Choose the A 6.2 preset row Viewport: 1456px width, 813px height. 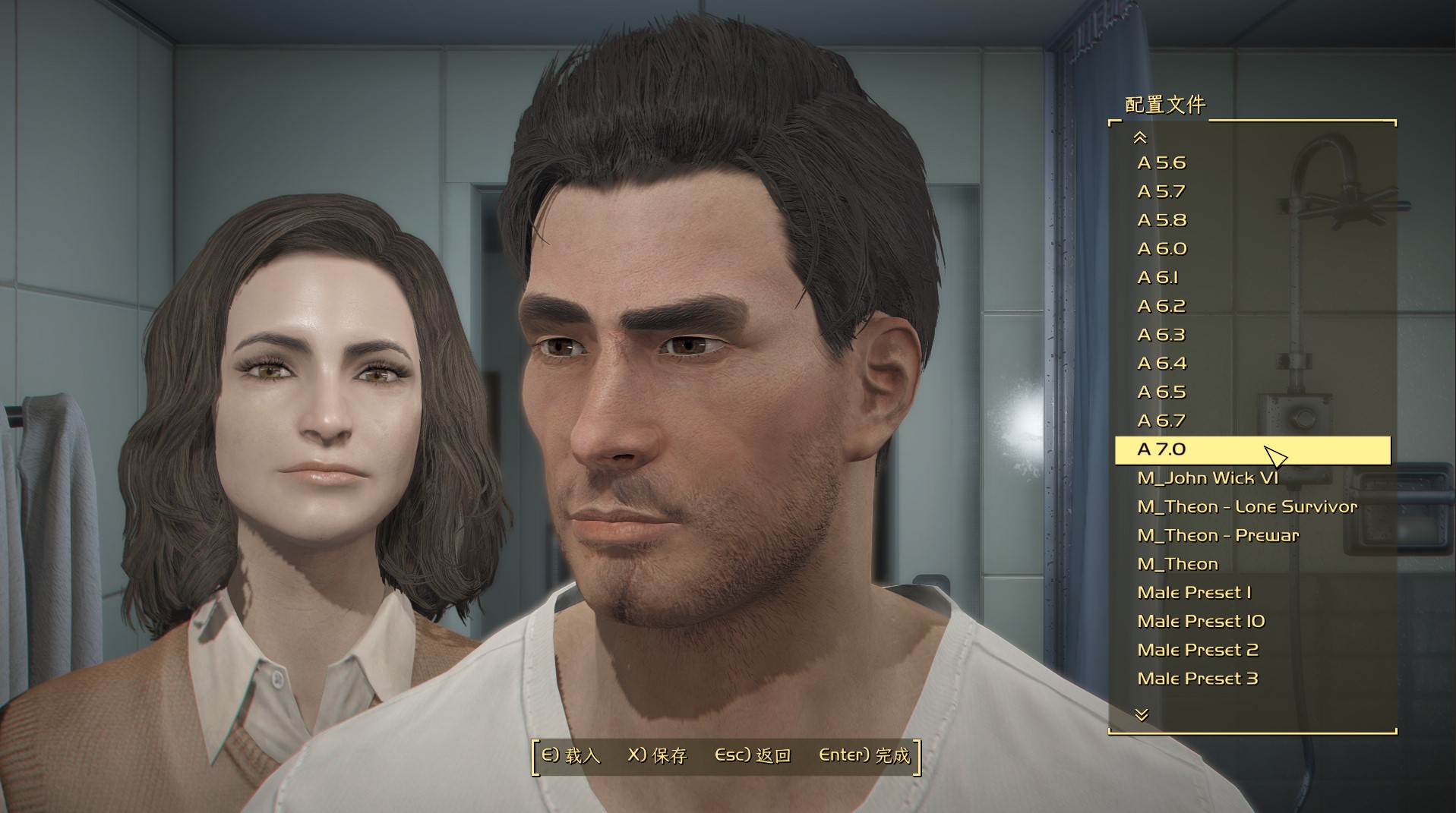[x=1161, y=306]
